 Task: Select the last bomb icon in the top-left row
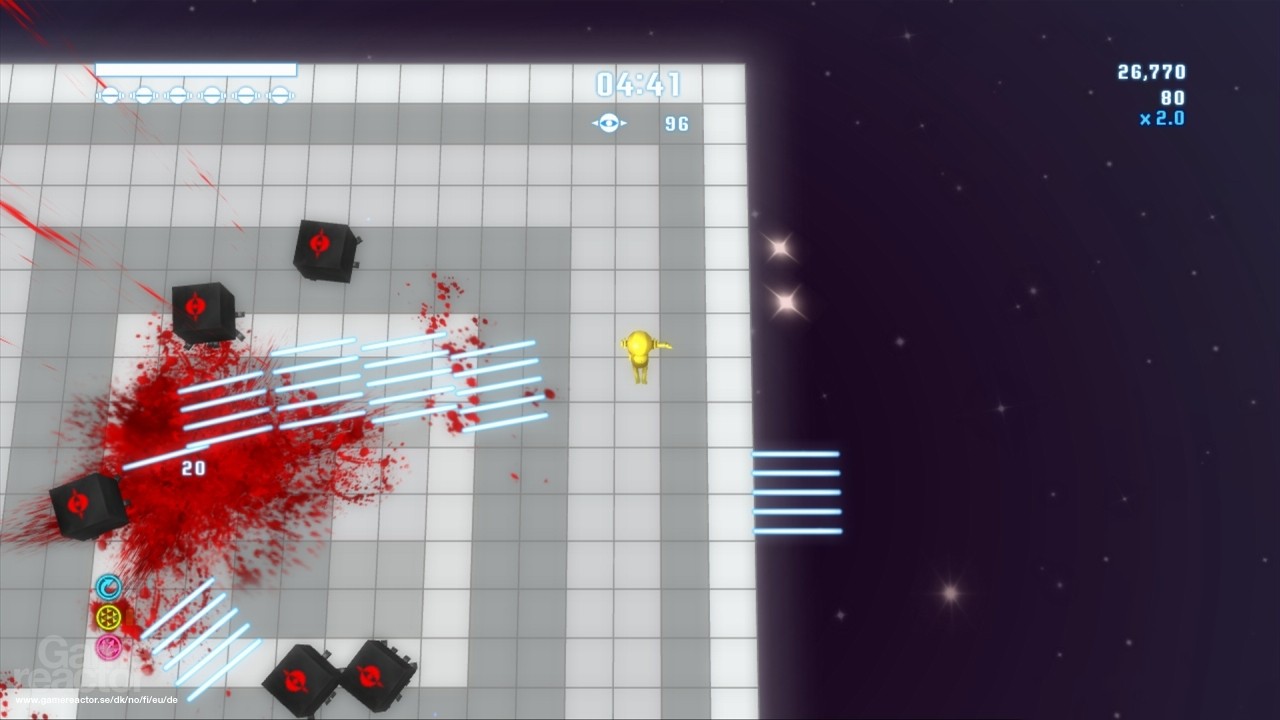(x=280, y=95)
